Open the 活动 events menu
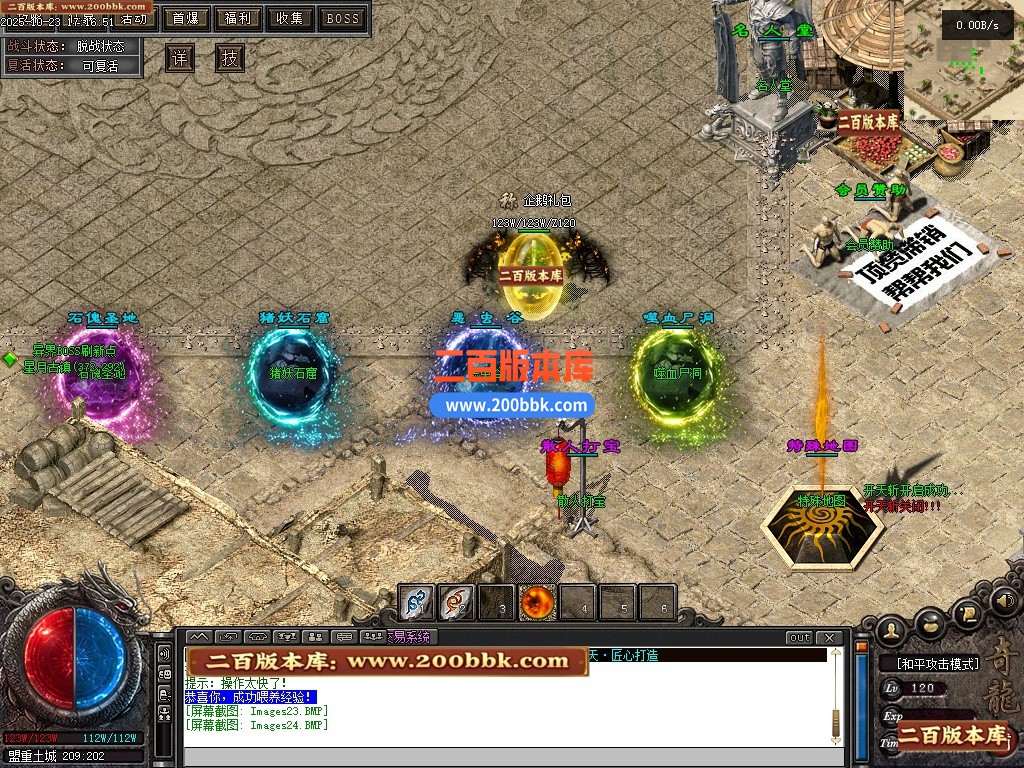 [135, 19]
